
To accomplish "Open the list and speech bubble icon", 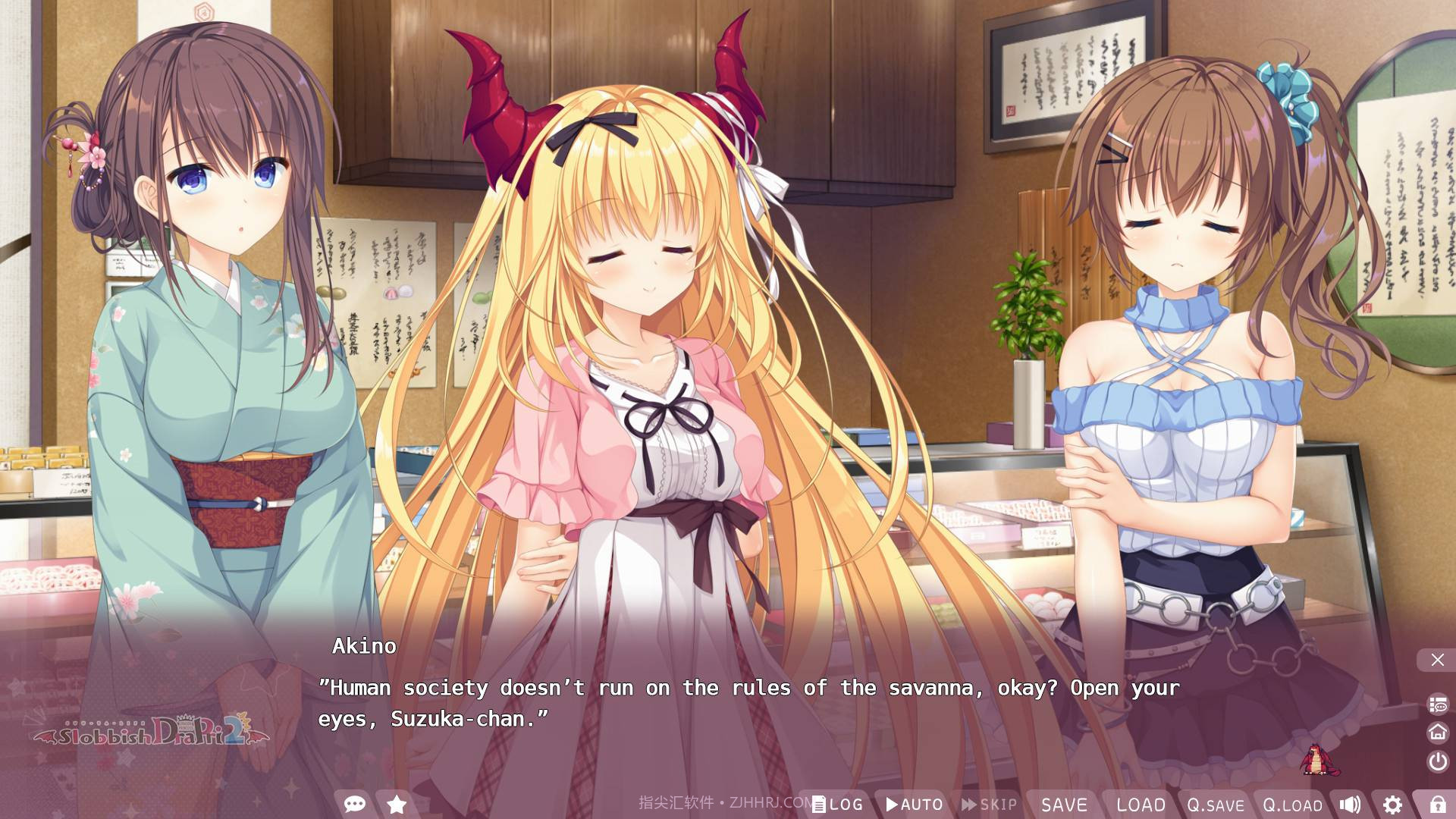I will [1438, 704].
